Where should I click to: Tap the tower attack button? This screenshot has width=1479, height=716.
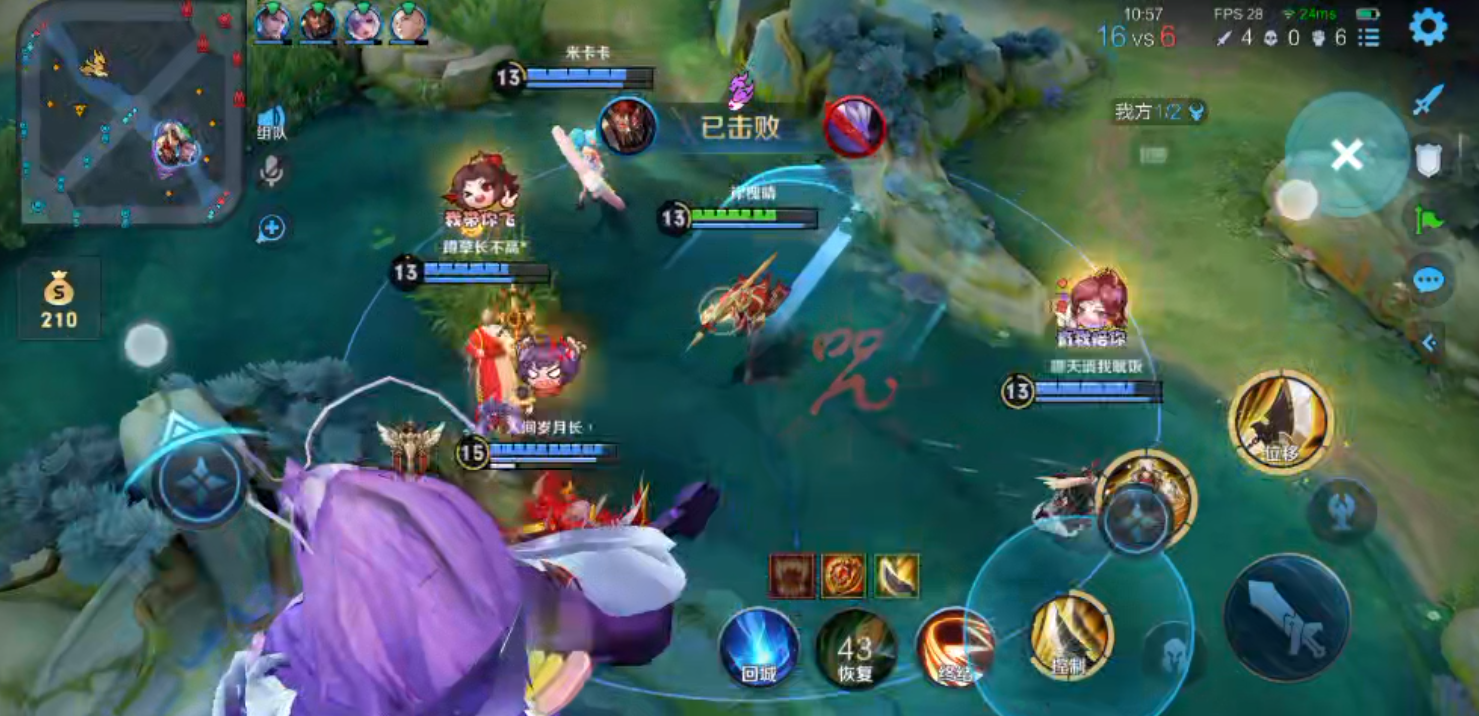pyautogui.click(x=1343, y=508)
